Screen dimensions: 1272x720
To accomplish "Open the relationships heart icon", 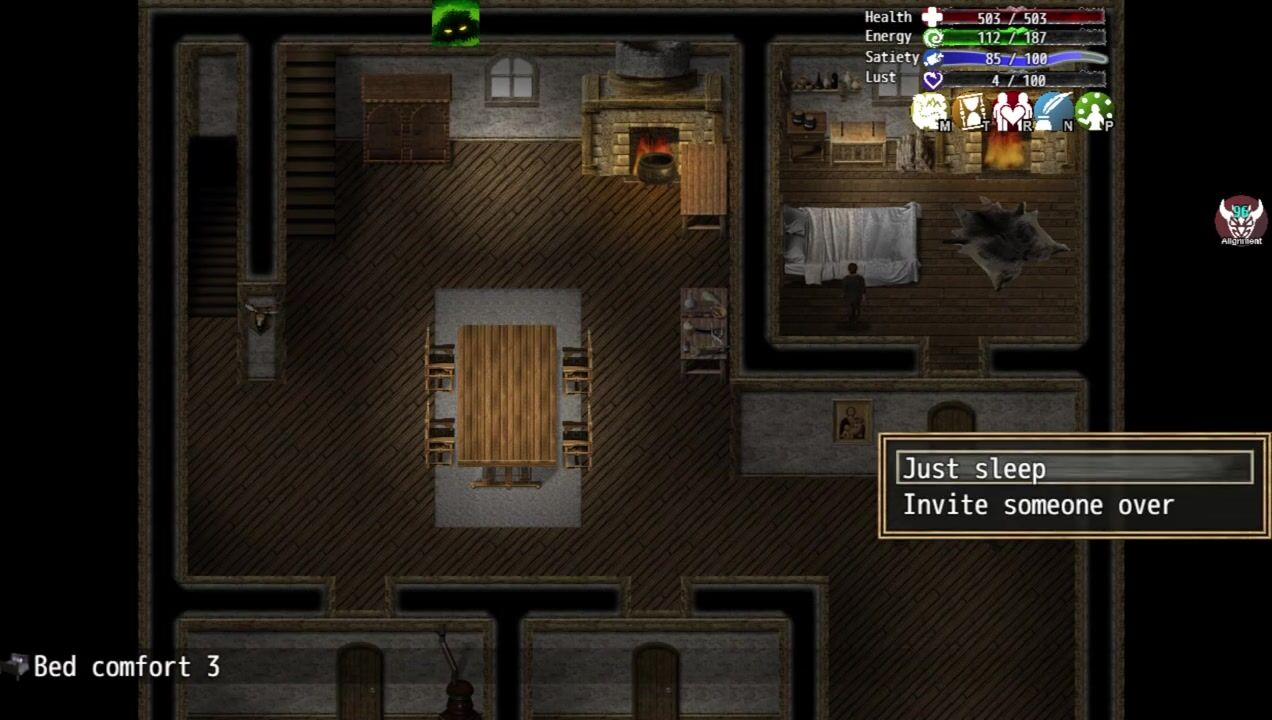I will pyautogui.click(x=1012, y=112).
